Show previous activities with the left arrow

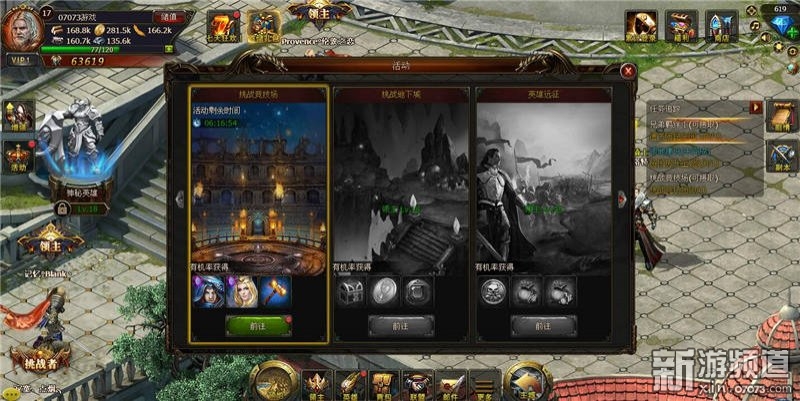177,199
